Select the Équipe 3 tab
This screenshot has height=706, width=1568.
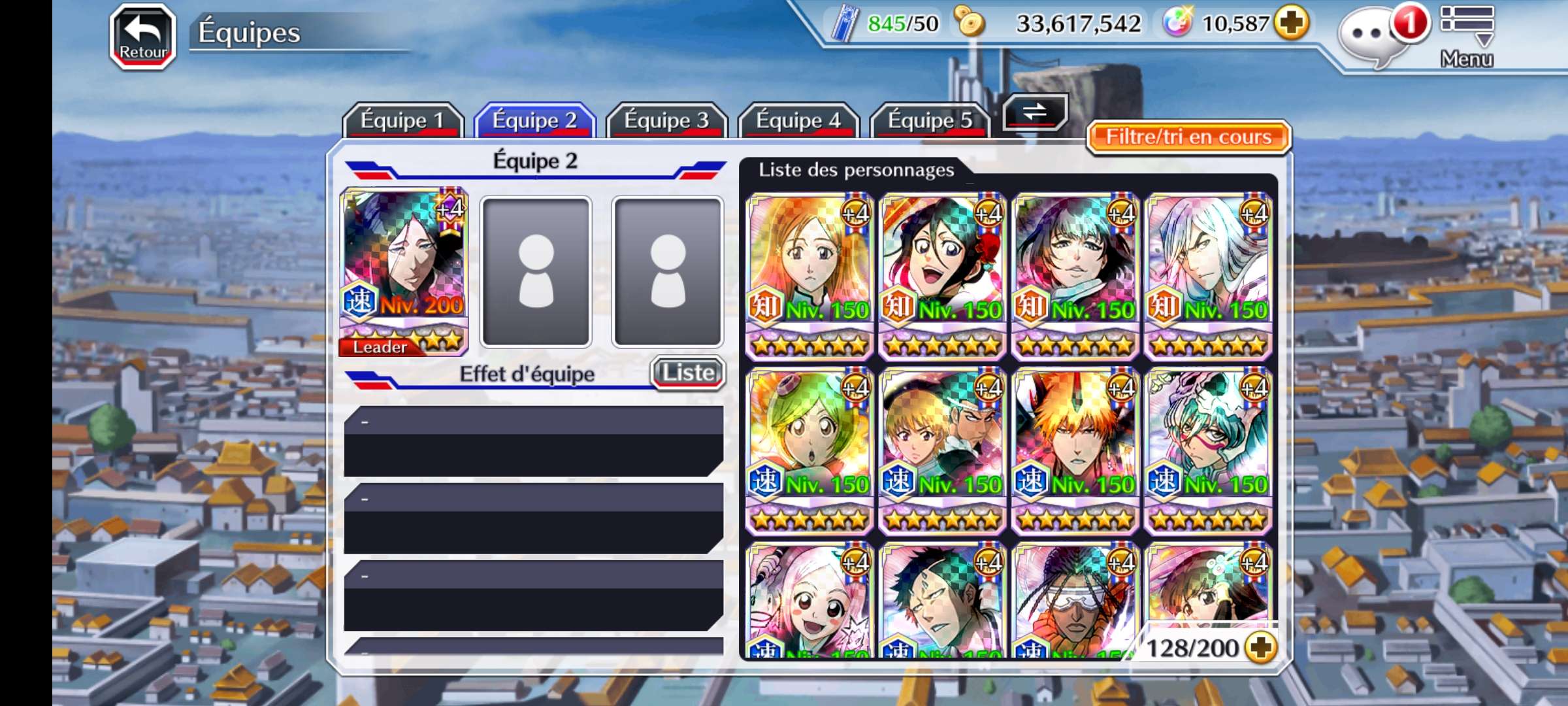[666, 120]
